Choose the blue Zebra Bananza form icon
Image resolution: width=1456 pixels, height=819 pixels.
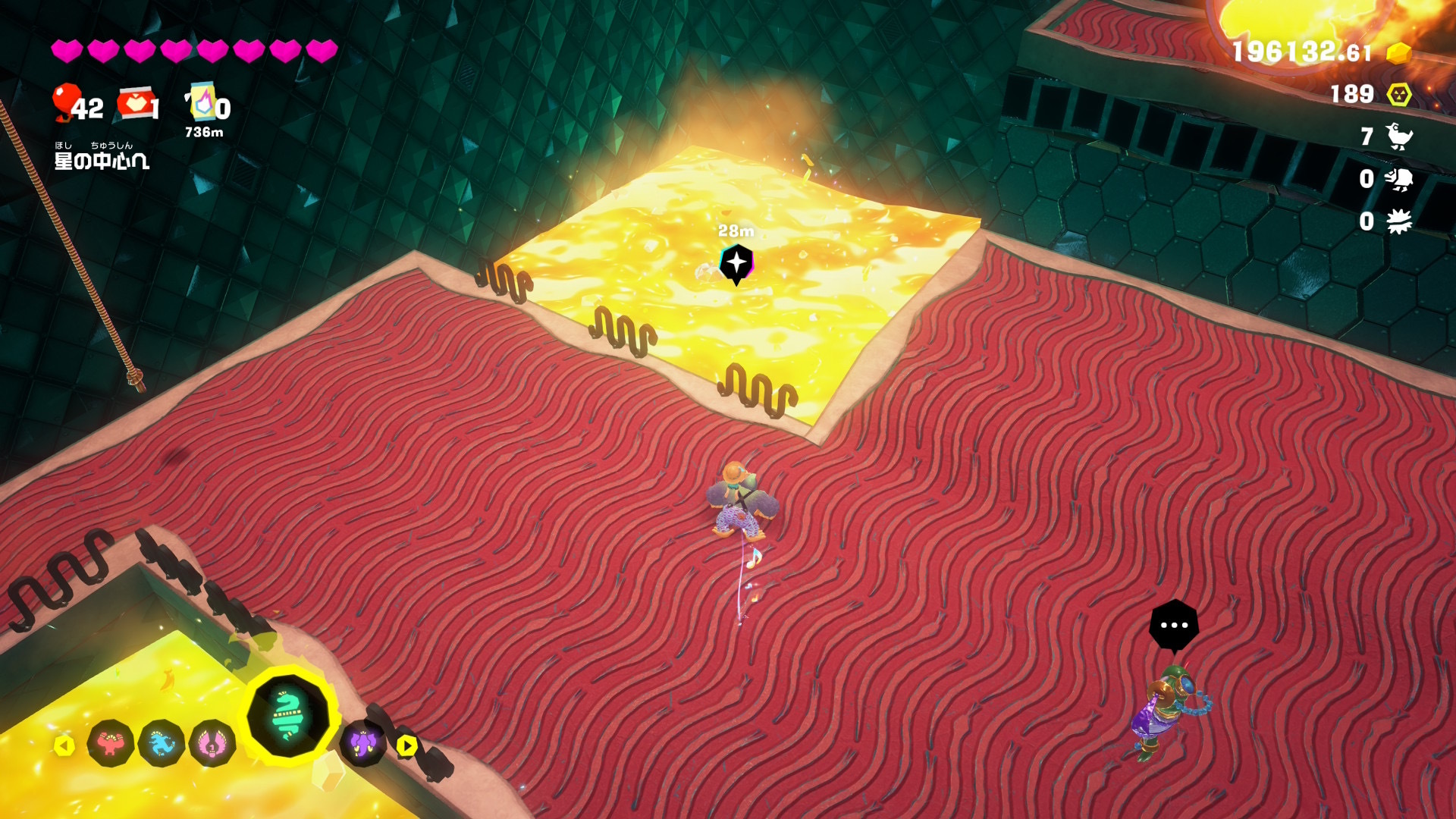pyautogui.click(x=162, y=744)
